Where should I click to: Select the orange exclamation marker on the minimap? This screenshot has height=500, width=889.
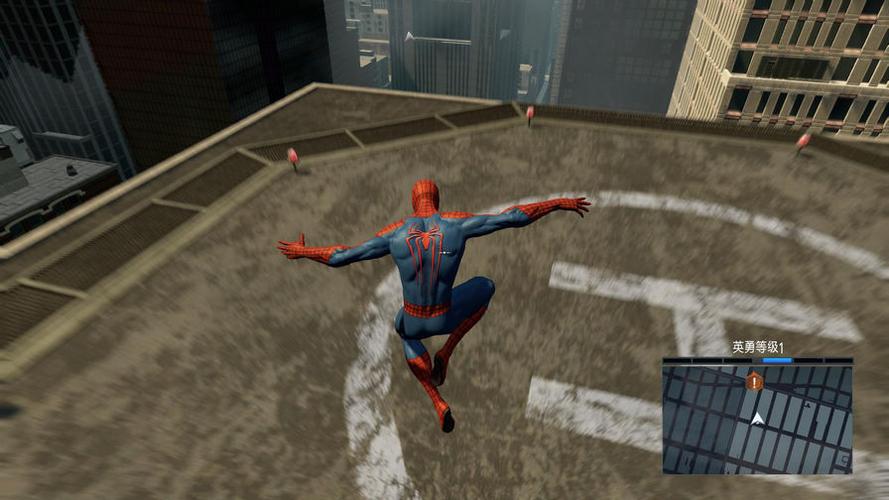754,381
